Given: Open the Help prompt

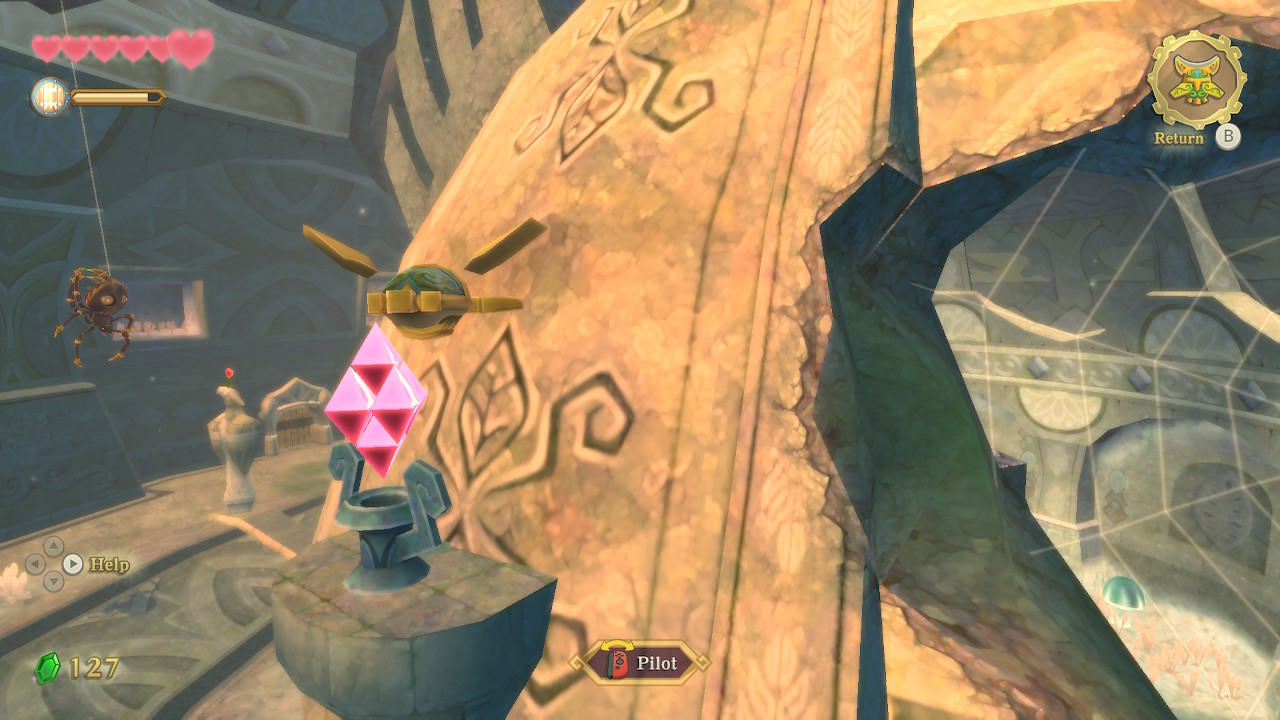Looking at the screenshot, I should point(96,564).
